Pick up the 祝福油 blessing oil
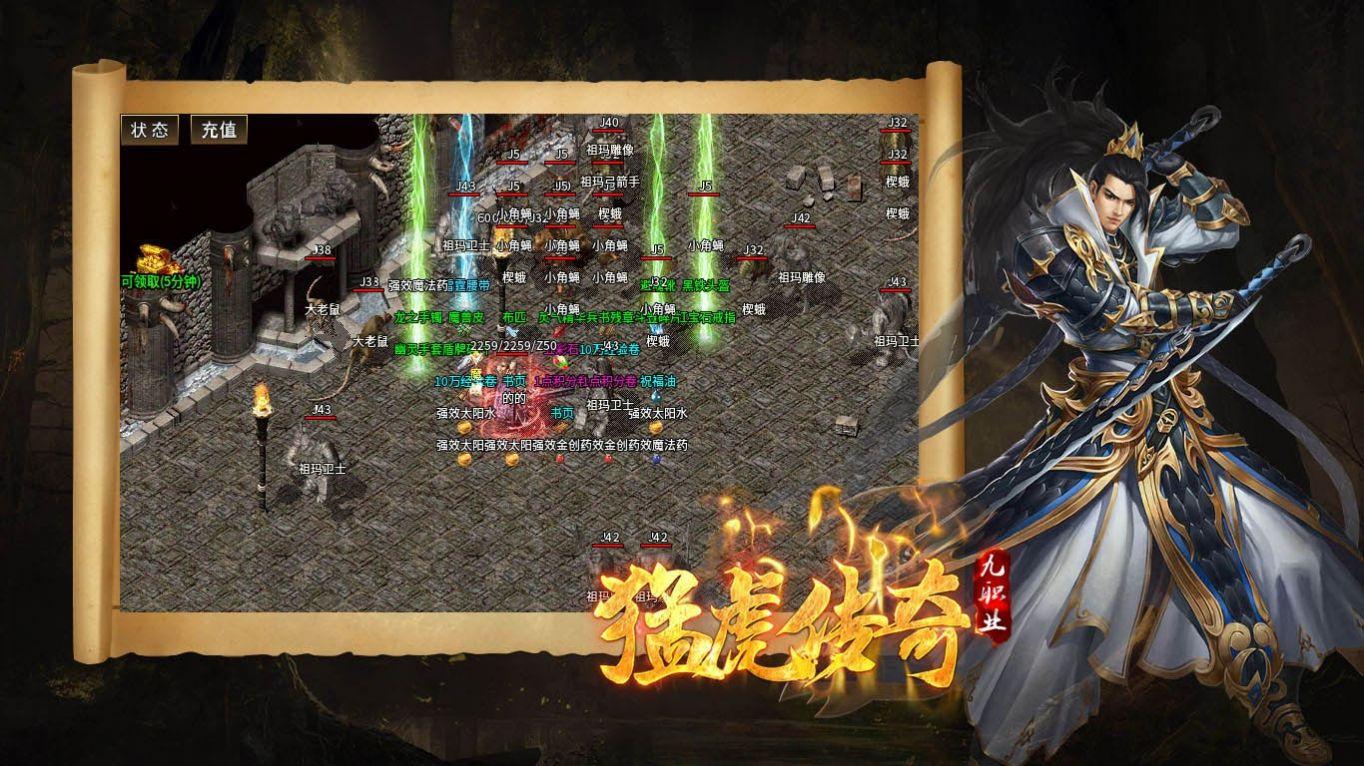Image resolution: width=1364 pixels, height=766 pixels. [659, 382]
